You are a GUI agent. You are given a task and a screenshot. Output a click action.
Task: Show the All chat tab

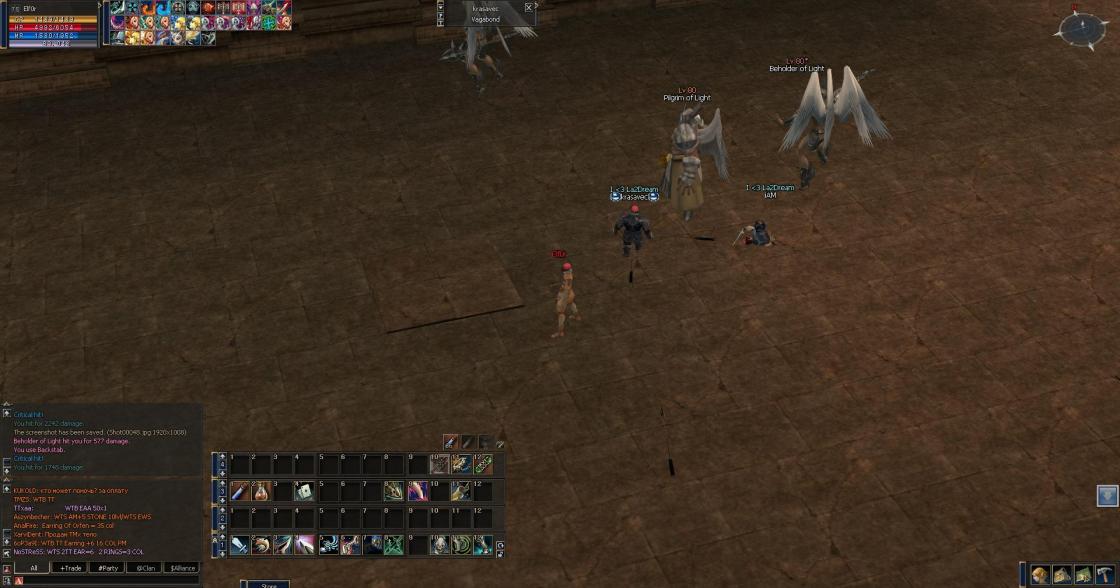(x=33, y=567)
